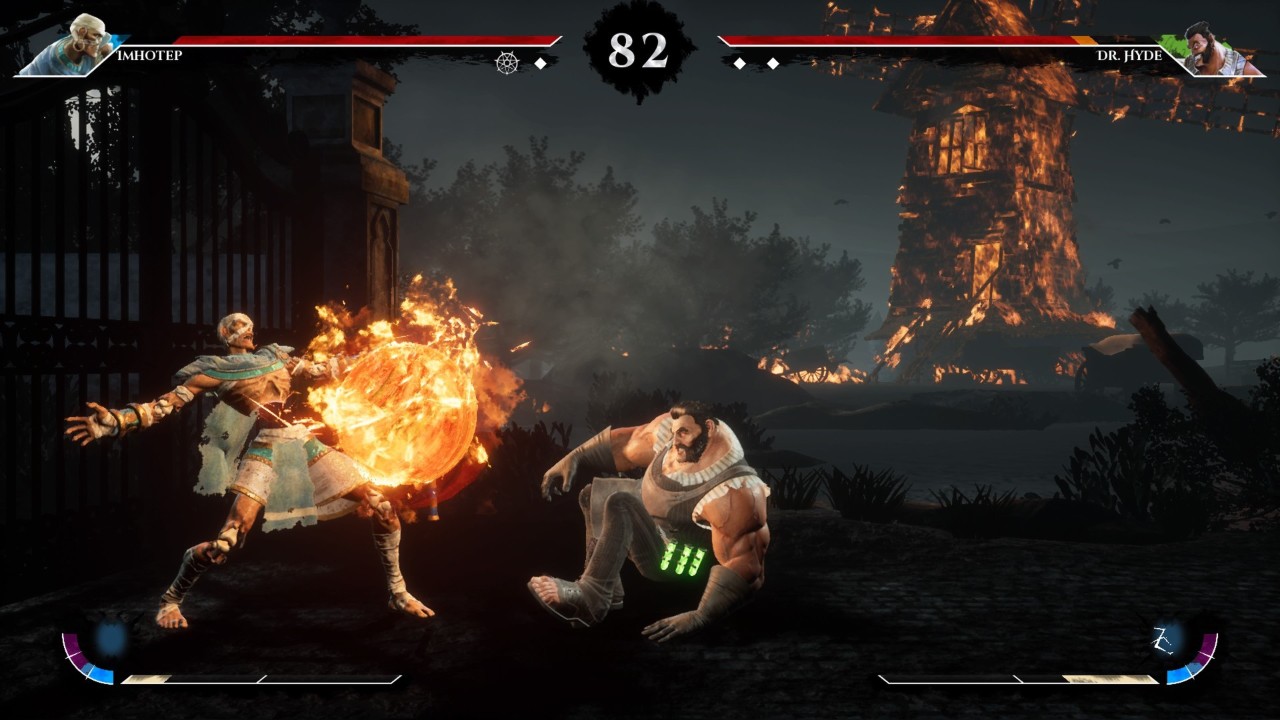Activate Imhotep's blue orb ability icon

pyautogui.click(x=112, y=637)
